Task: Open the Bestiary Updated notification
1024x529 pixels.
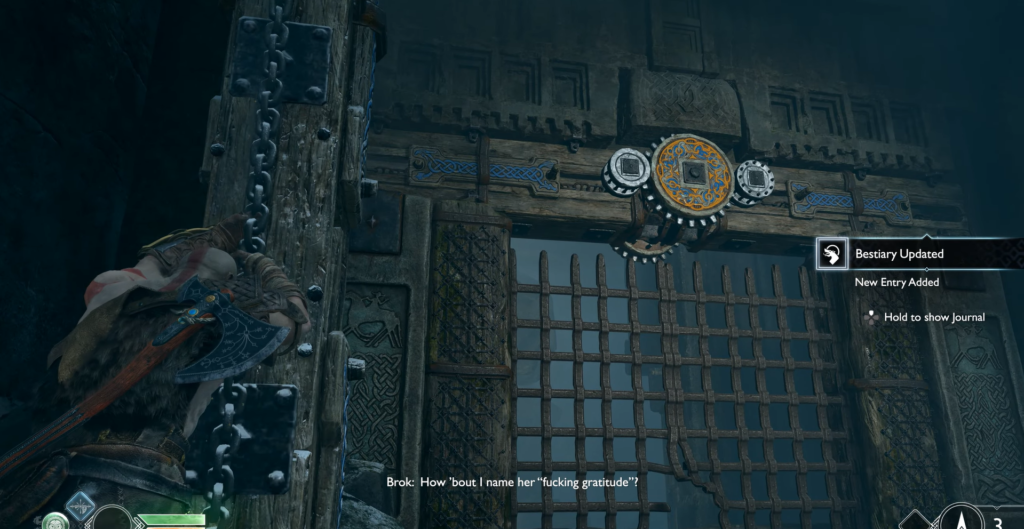Action: coord(898,254)
